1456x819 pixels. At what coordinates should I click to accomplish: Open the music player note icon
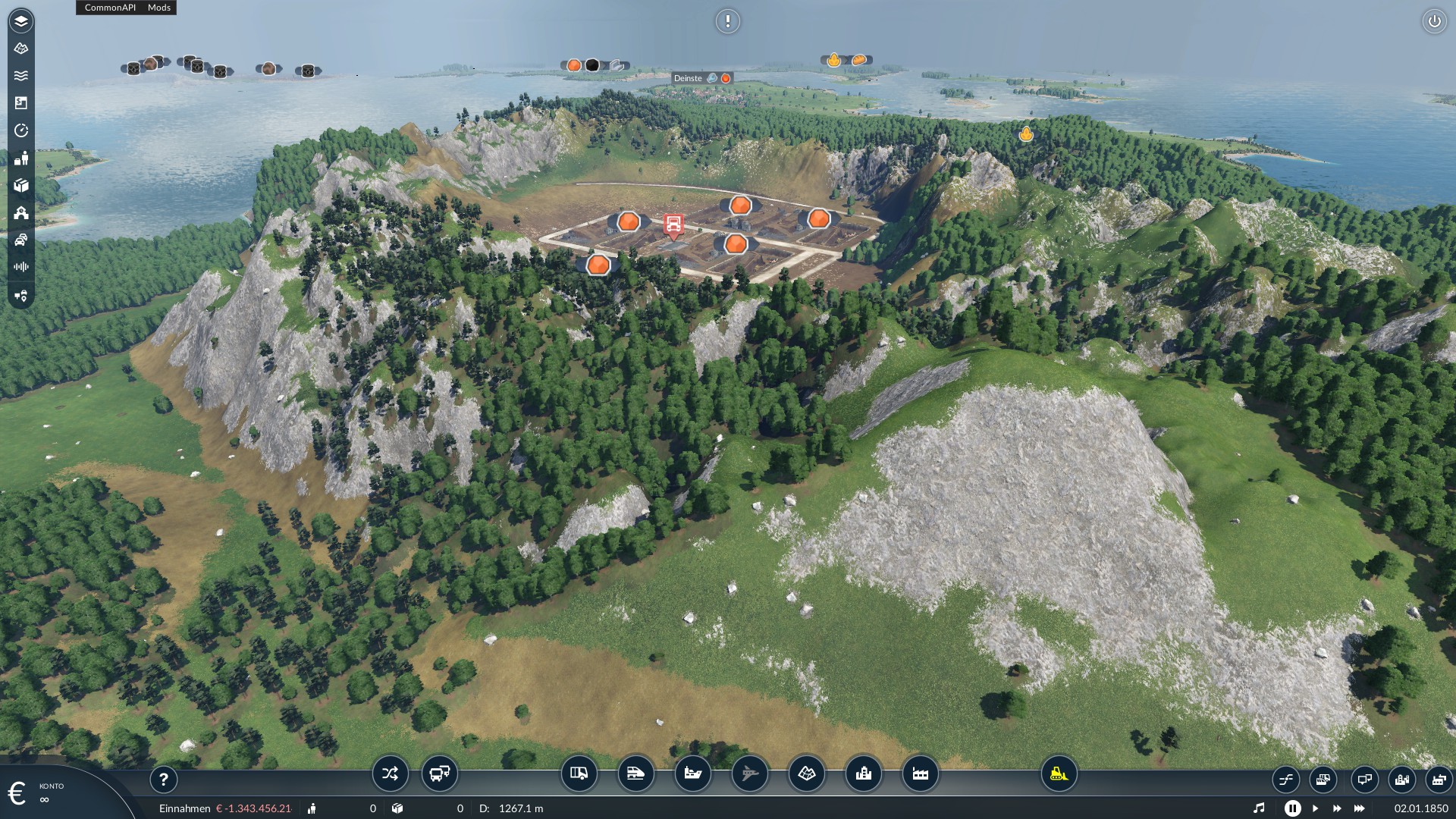click(x=1259, y=808)
